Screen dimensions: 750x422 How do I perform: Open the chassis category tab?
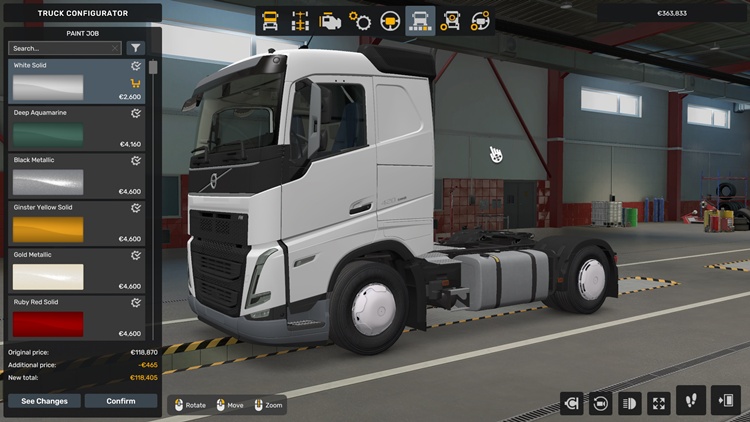pyautogui.click(x=299, y=20)
